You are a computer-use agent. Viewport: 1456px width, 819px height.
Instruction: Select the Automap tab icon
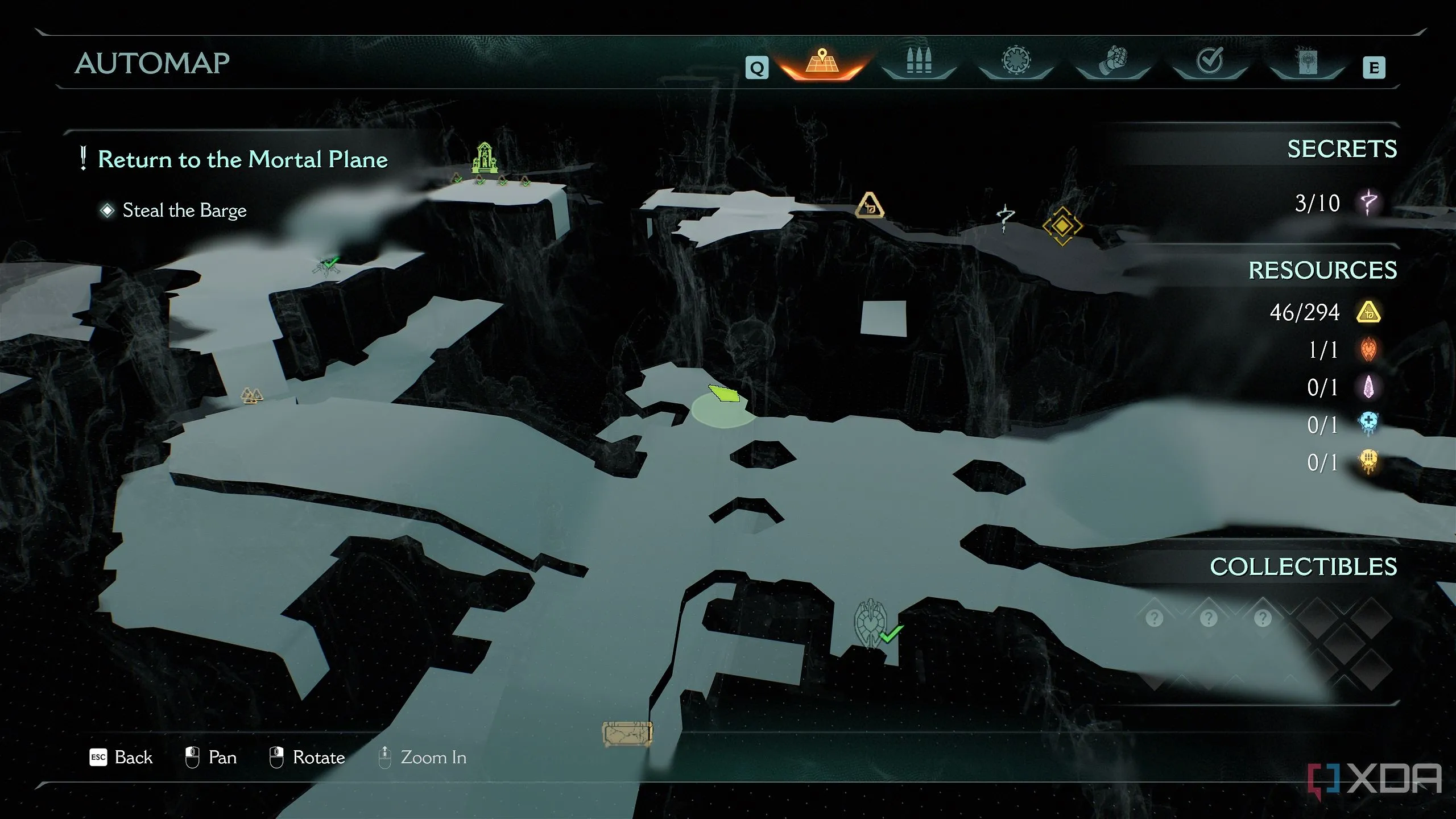click(x=822, y=63)
